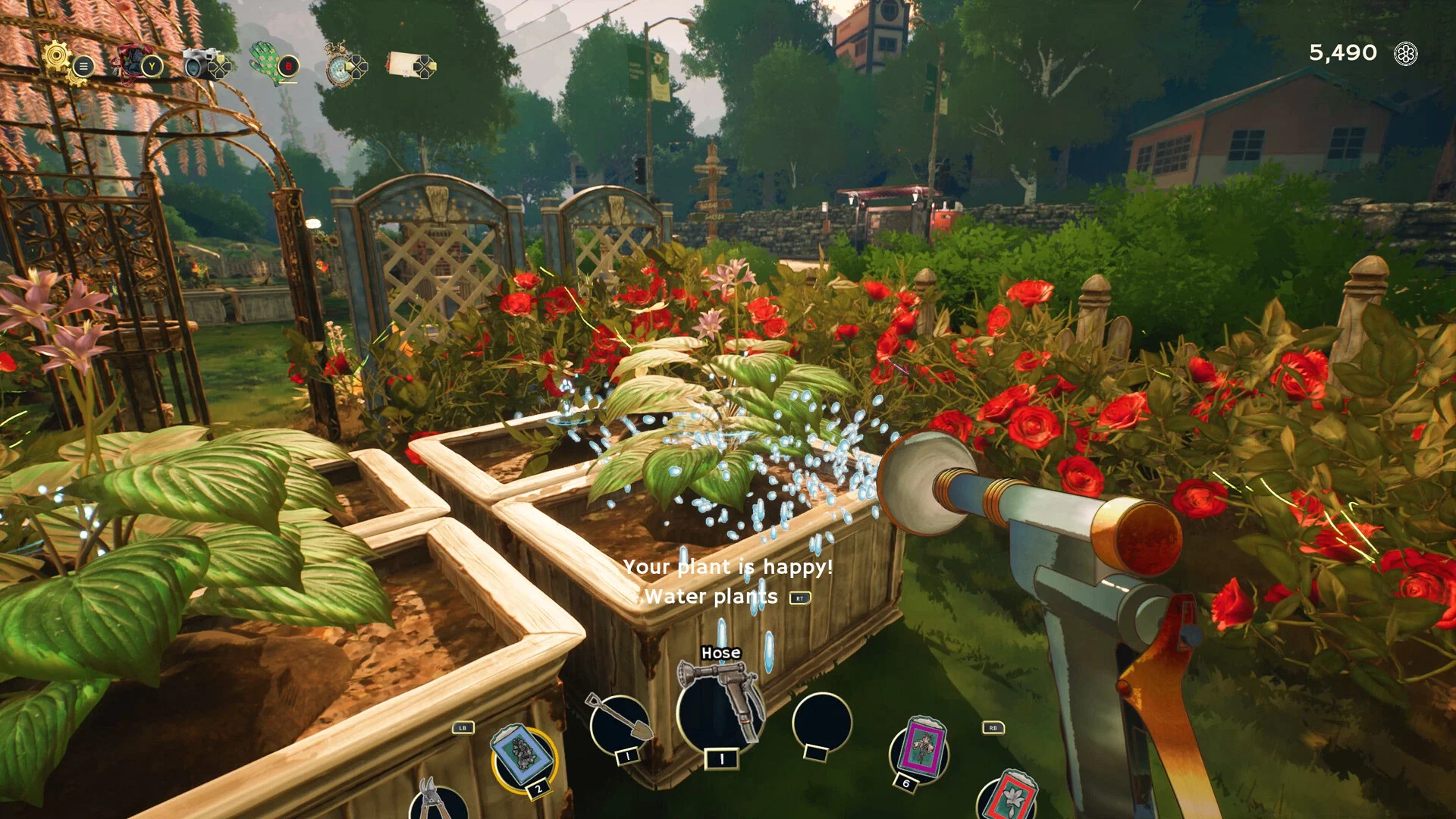Activate the camera photo mode icon

(x=200, y=64)
